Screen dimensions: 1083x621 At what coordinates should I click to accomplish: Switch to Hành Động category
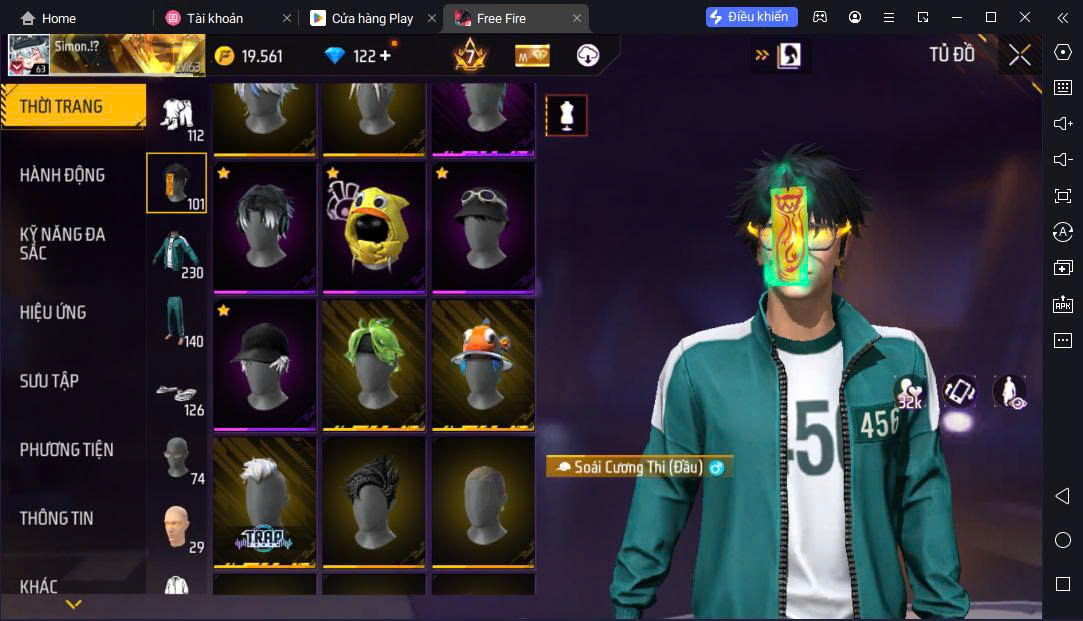click(x=62, y=175)
